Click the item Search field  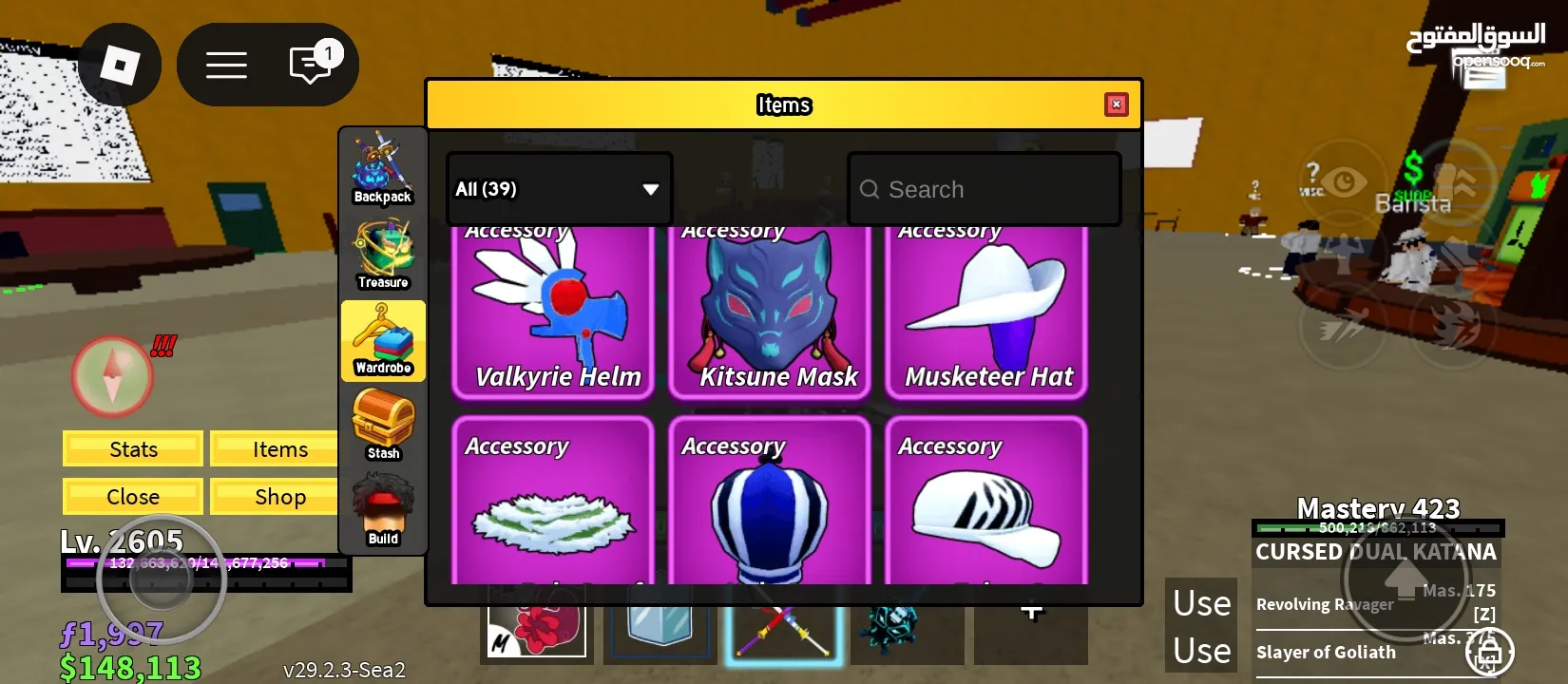coord(985,189)
